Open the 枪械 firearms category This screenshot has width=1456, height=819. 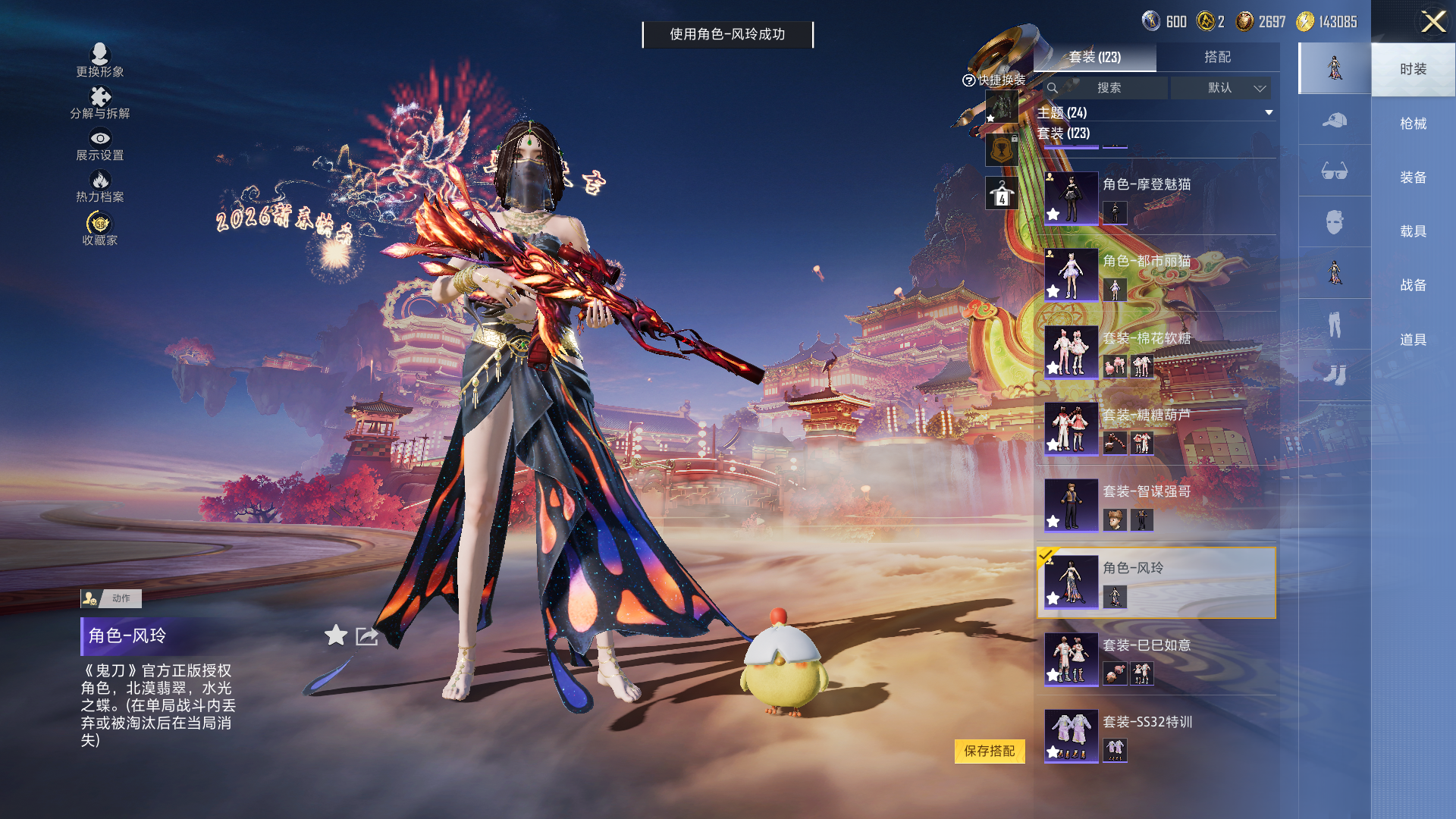1413,124
